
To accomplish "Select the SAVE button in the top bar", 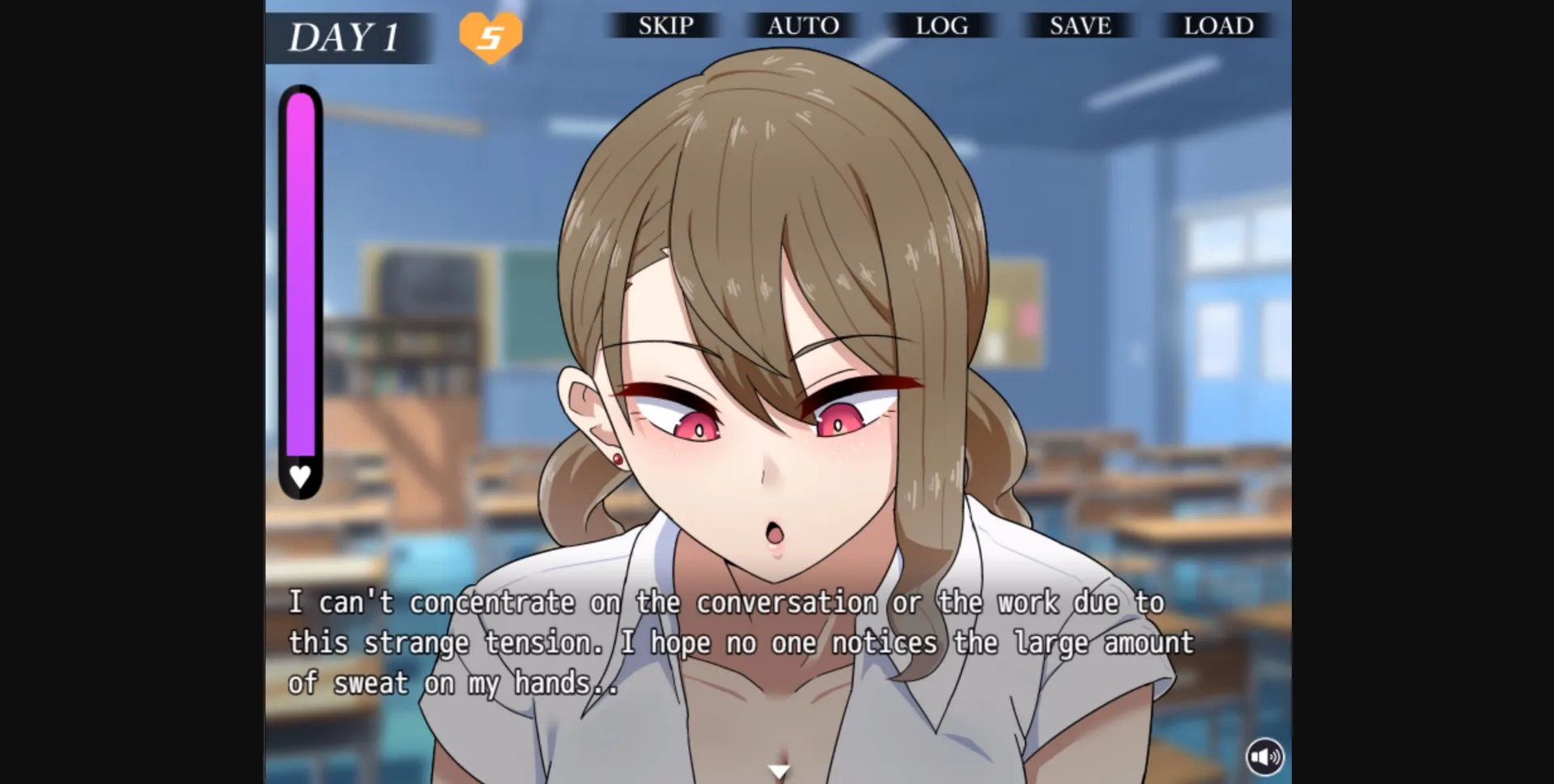I will 1080,26.
